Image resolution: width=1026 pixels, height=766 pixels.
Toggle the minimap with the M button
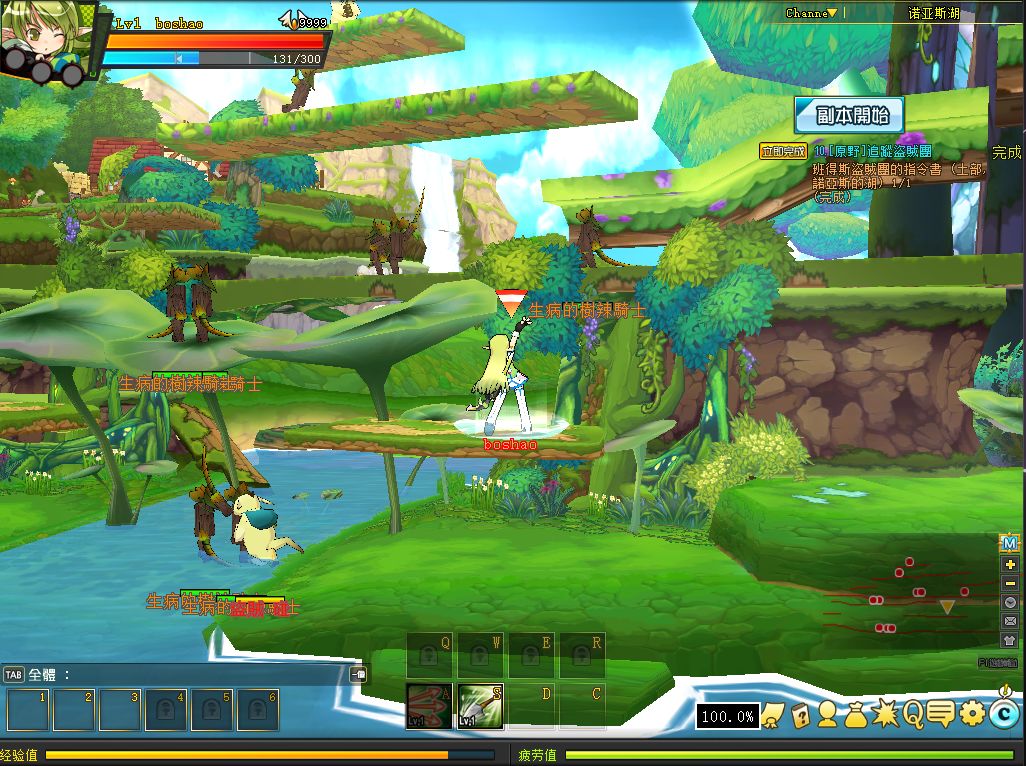pos(1009,543)
